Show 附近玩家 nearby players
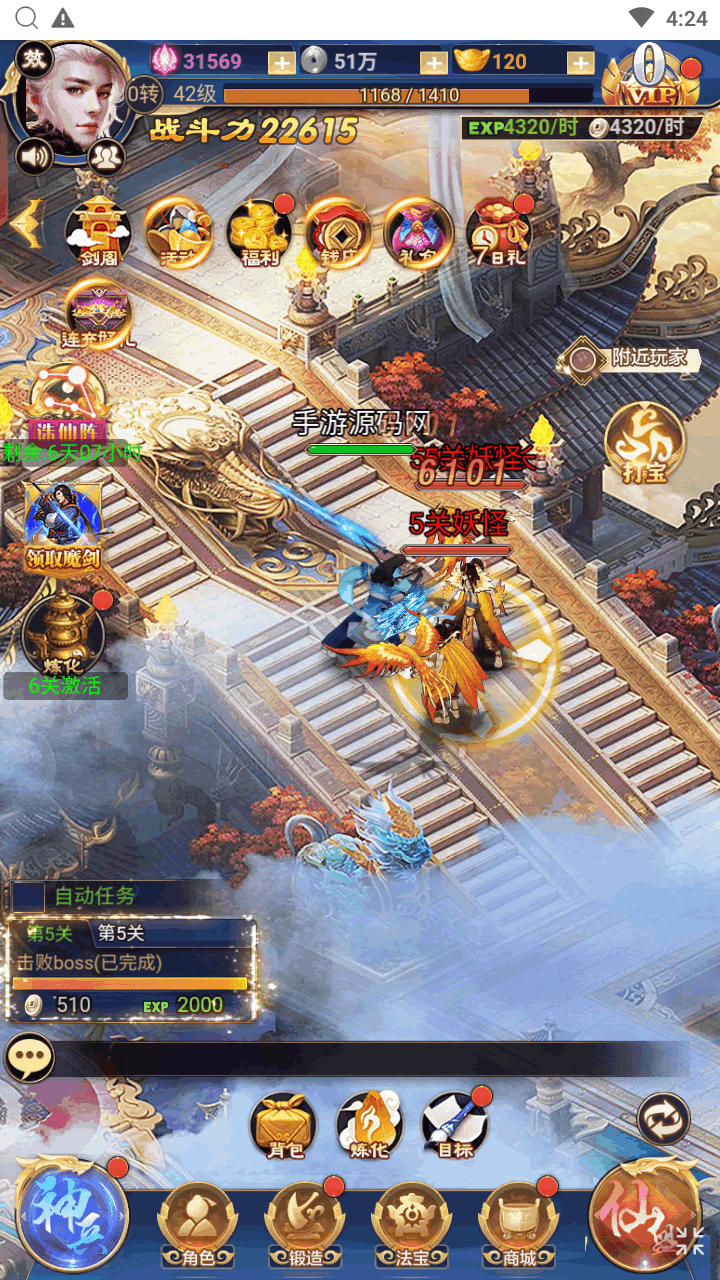 (630, 359)
